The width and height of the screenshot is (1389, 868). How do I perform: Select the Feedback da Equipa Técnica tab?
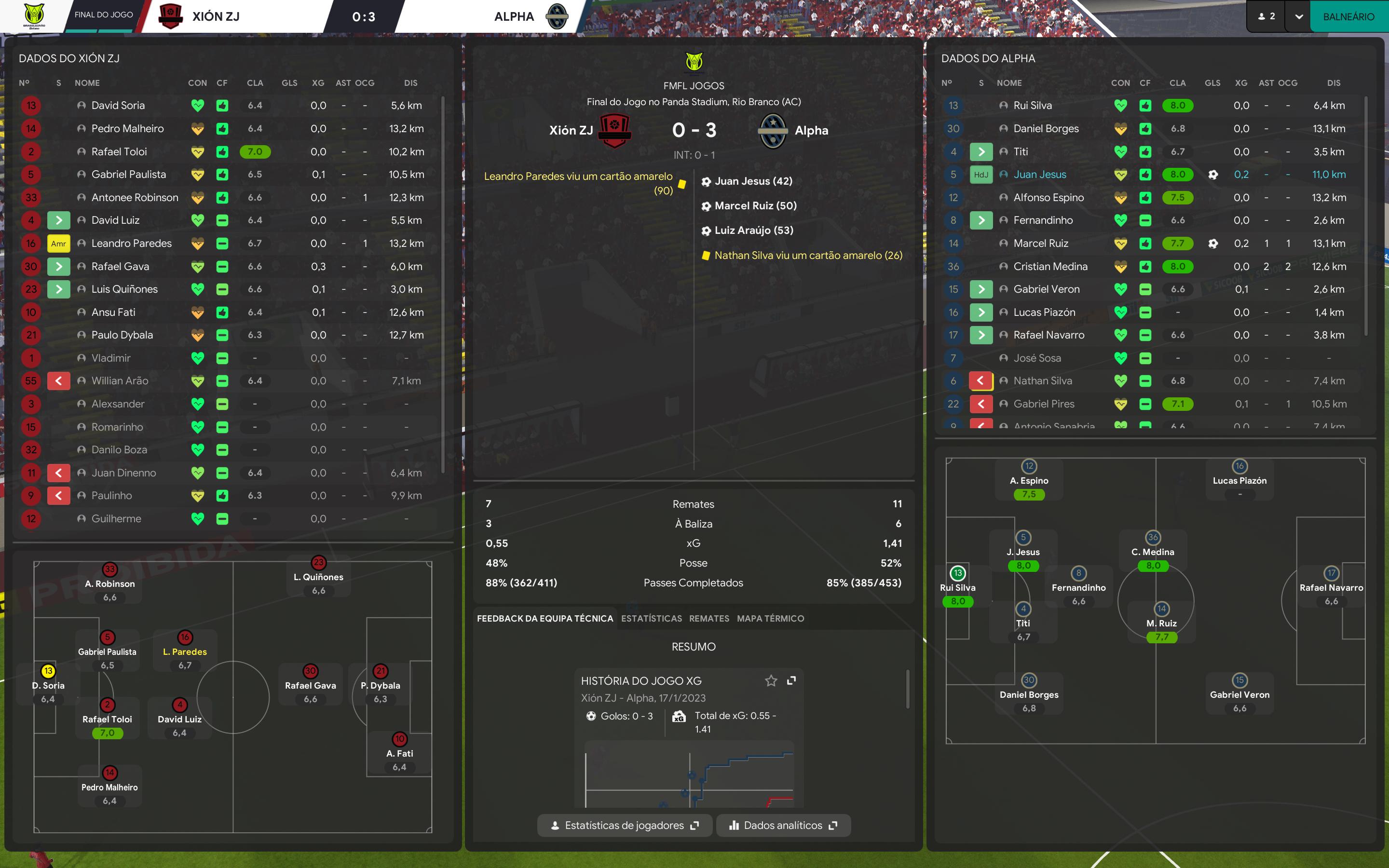(x=545, y=618)
